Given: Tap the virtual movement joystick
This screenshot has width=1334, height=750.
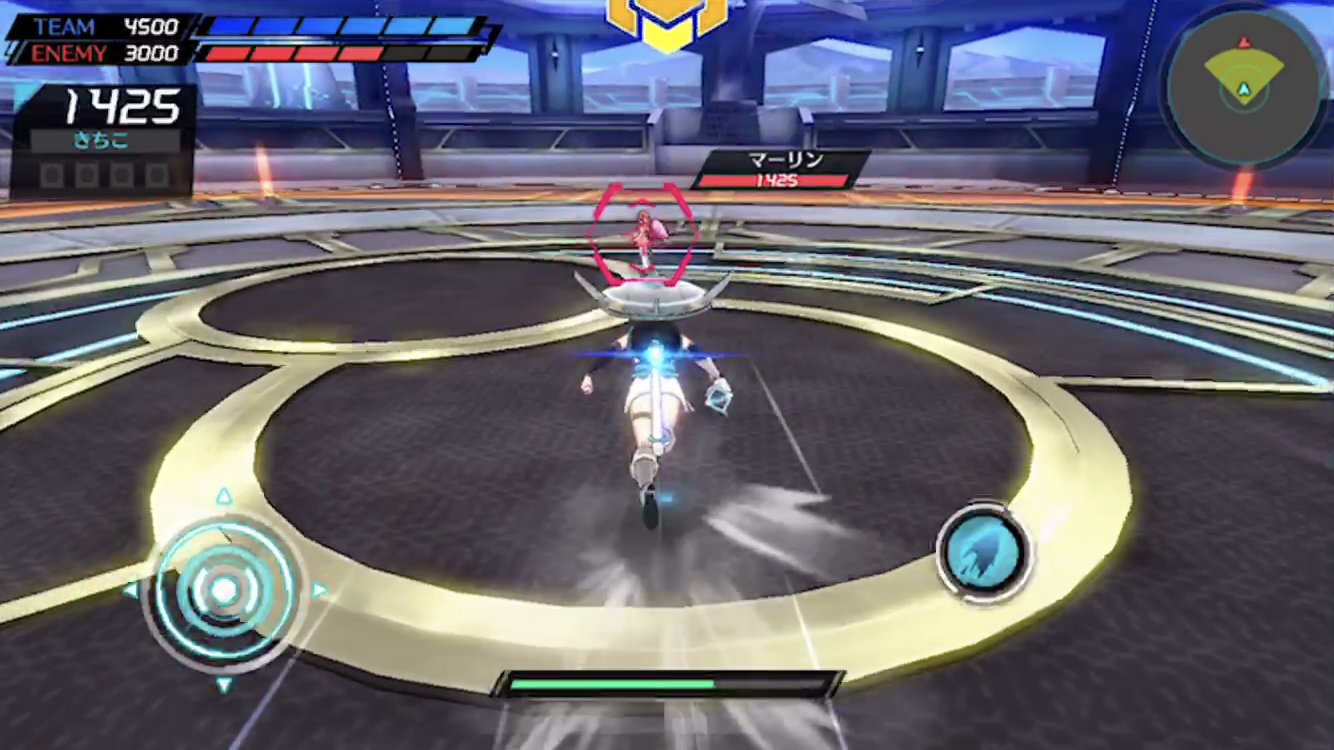Looking at the screenshot, I should [224, 590].
